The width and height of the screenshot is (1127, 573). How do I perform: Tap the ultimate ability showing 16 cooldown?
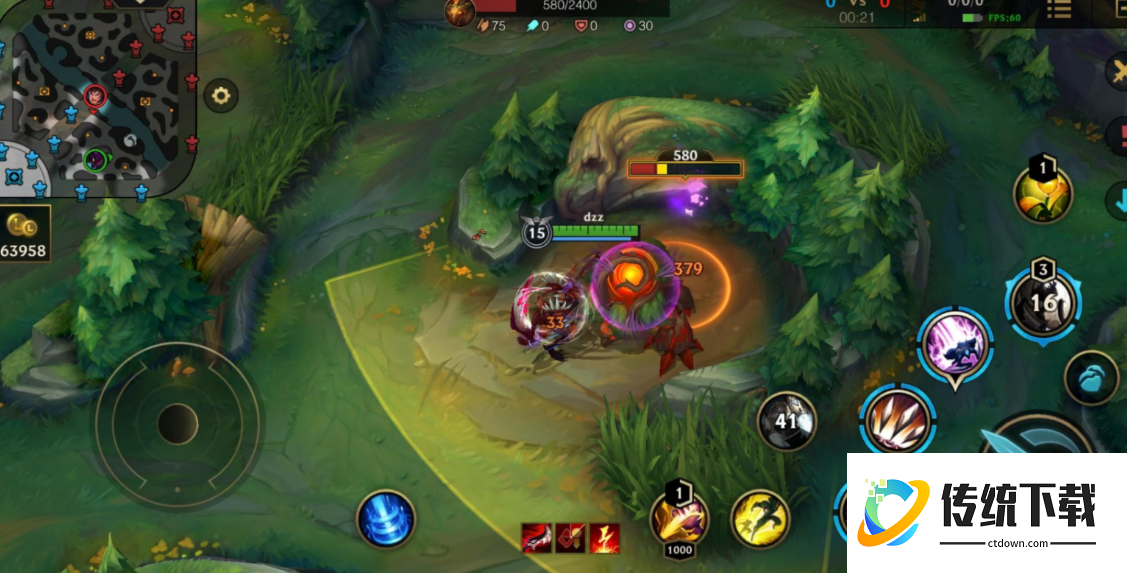1042,301
